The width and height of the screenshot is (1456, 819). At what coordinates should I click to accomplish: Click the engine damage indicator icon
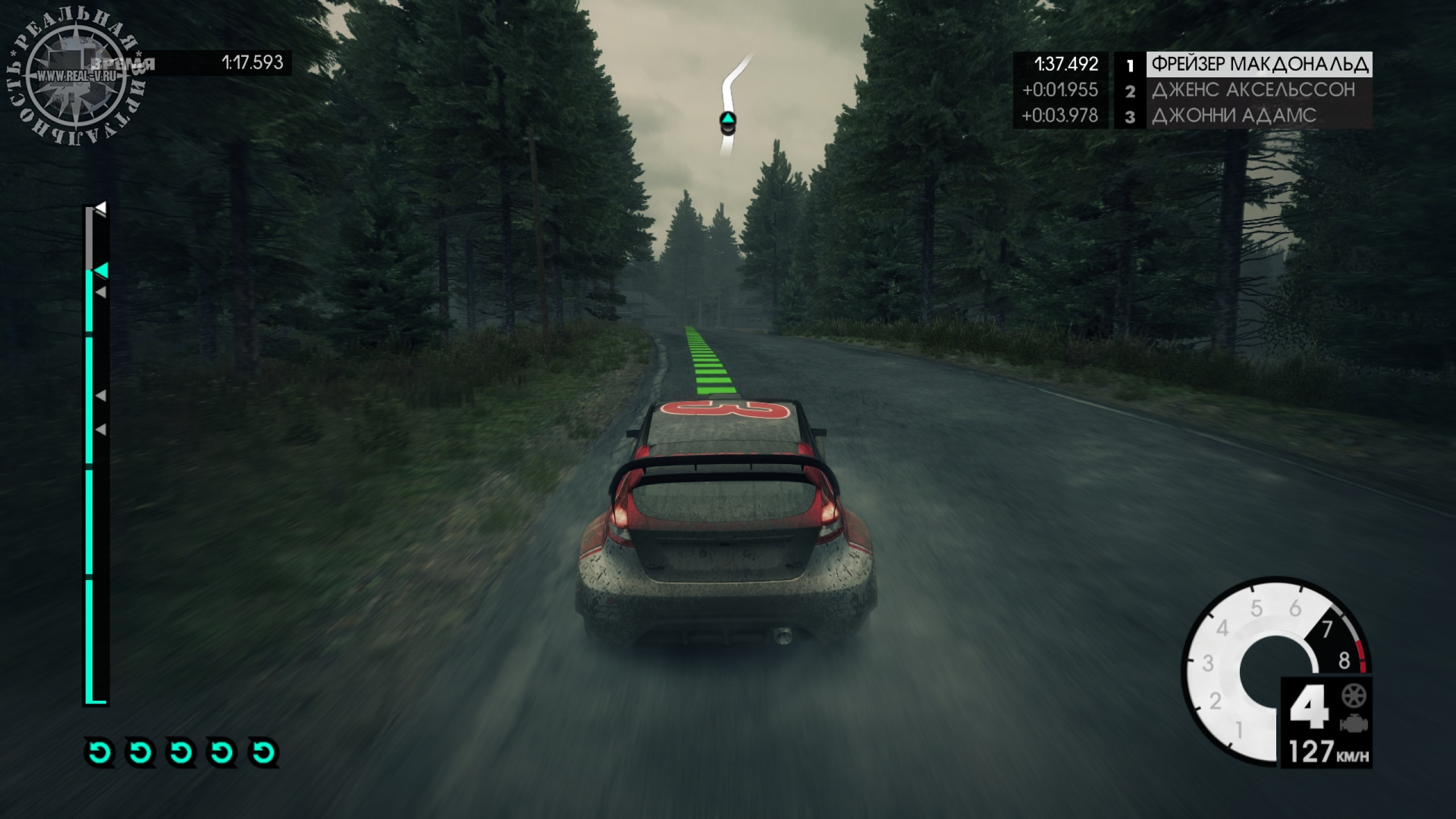tap(1354, 725)
